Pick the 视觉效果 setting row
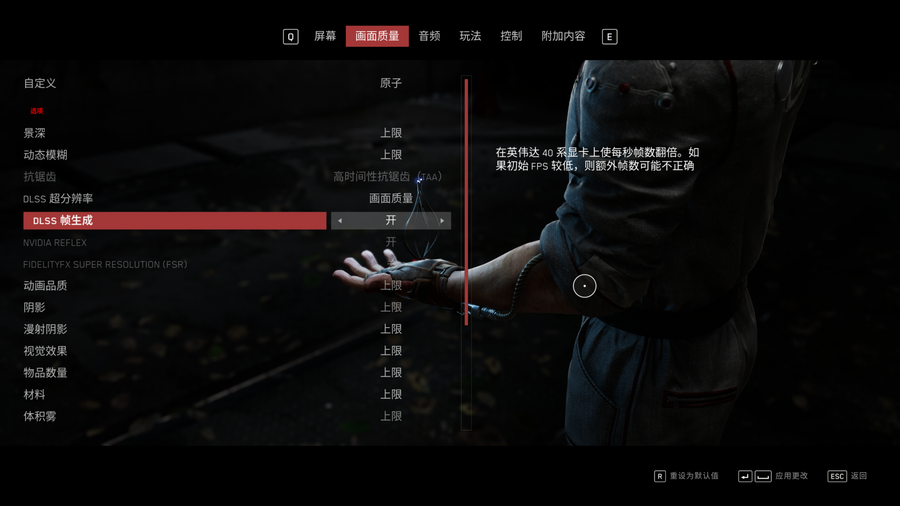Viewport: 900px width, 506px height. (x=46, y=351)
